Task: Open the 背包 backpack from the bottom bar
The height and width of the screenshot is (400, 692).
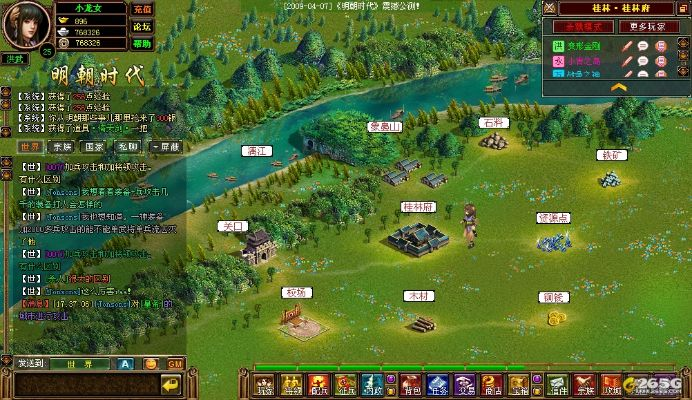Action: [411, 385]
